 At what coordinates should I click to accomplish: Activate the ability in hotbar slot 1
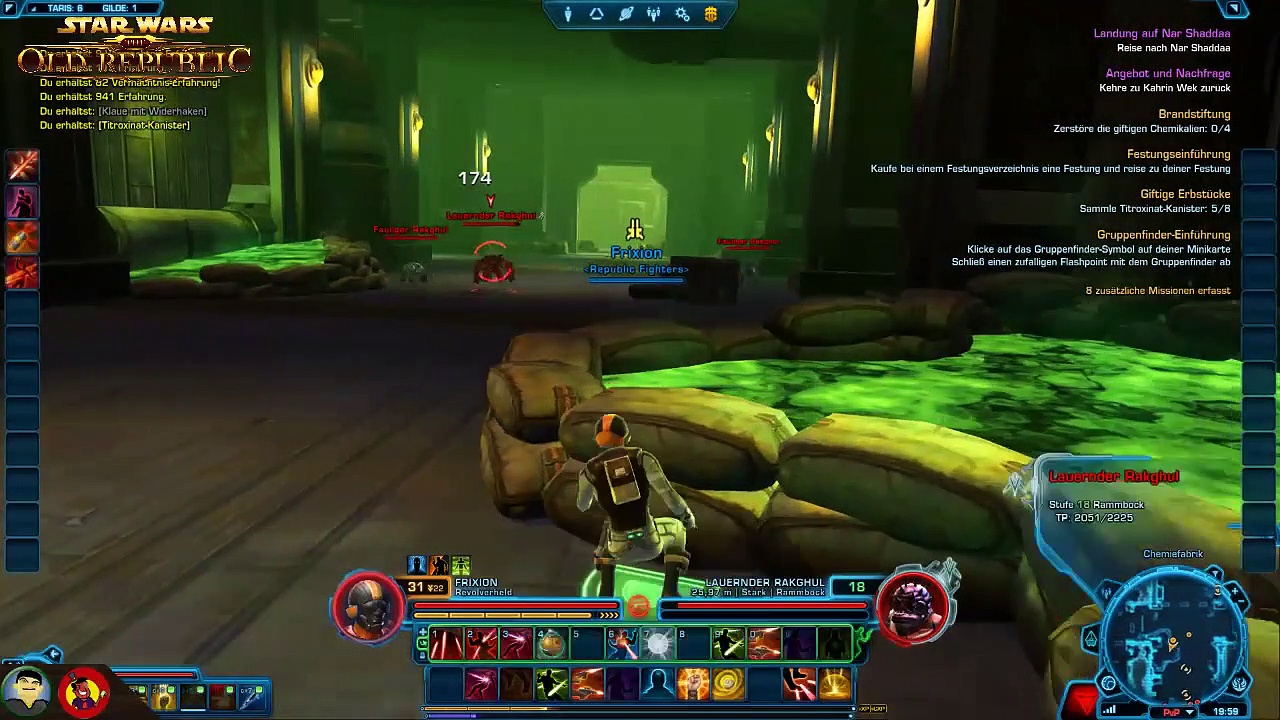pos(446,644)
